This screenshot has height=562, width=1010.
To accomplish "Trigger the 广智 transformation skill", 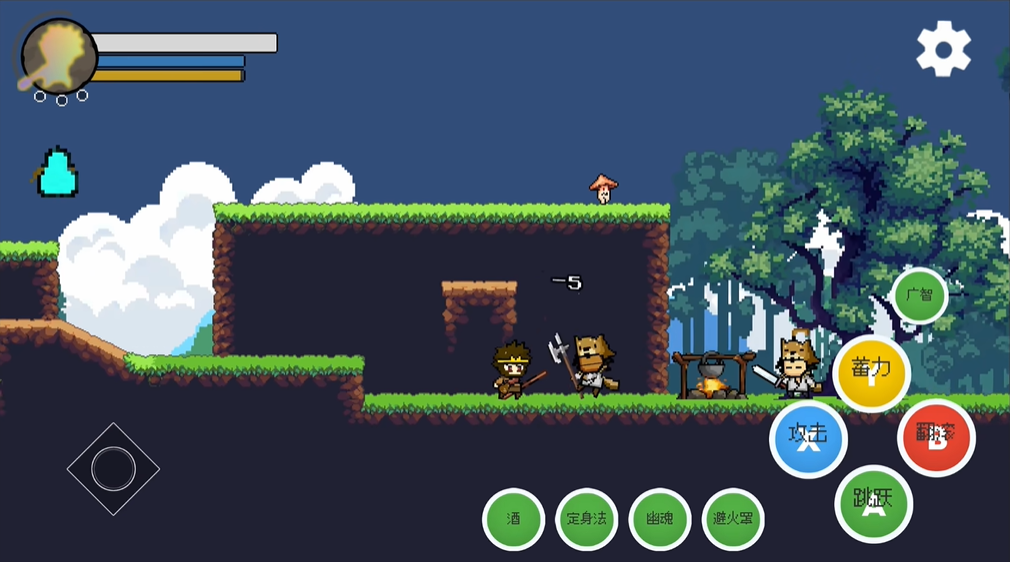I will pos(919,295).
